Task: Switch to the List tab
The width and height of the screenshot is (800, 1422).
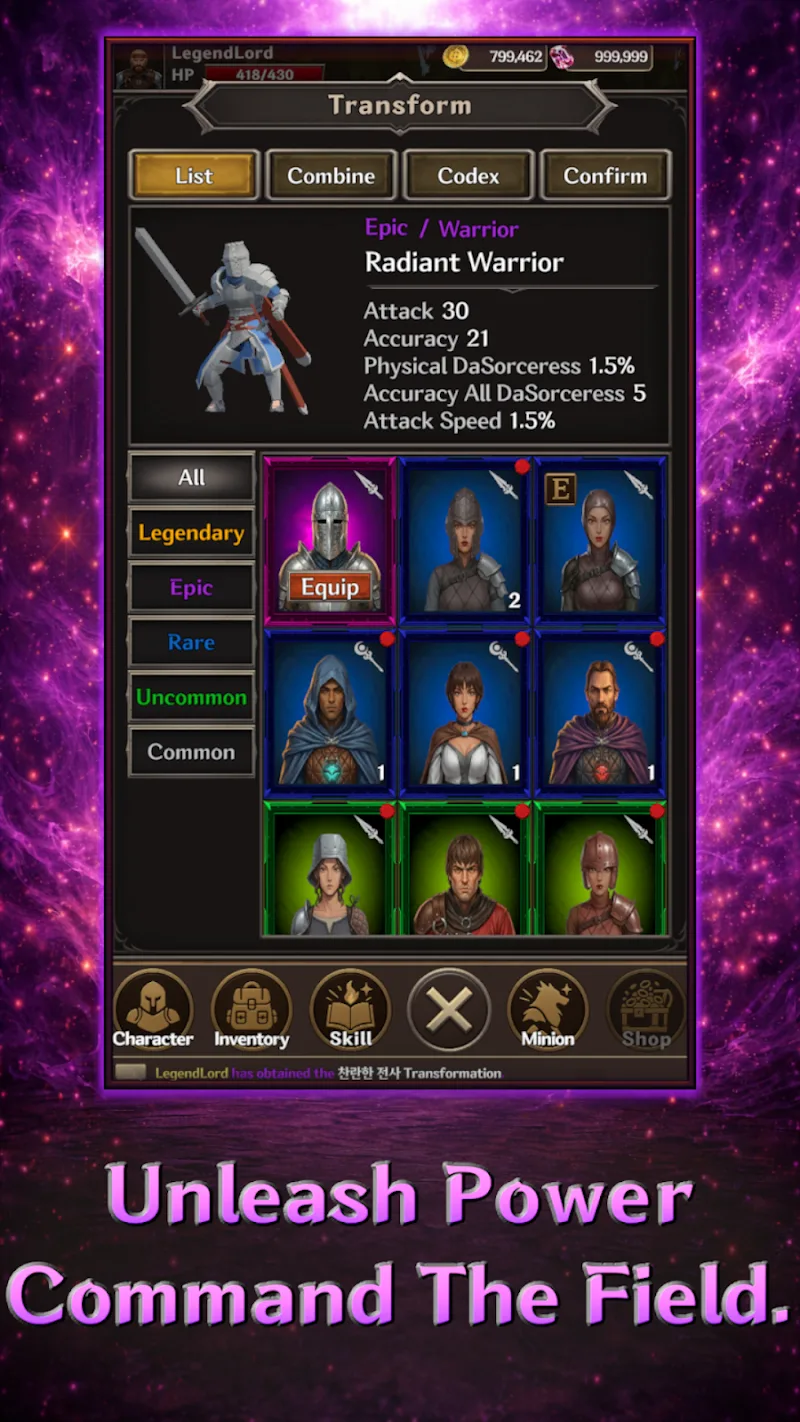Action: tap(194, 176)
